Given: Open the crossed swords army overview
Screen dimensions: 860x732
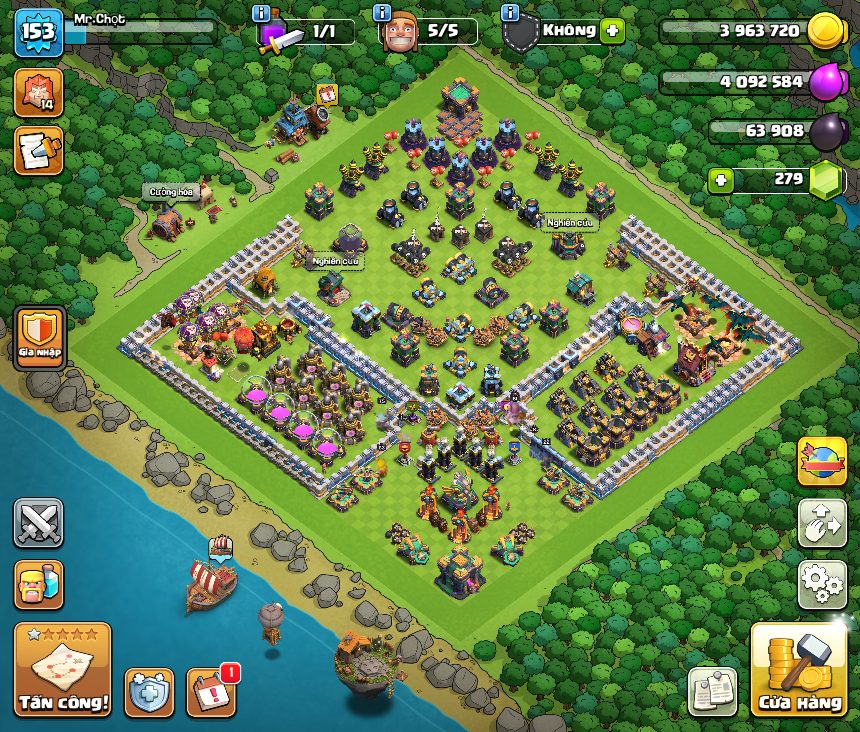Looking at the screenshot, I should coord(38,523).
